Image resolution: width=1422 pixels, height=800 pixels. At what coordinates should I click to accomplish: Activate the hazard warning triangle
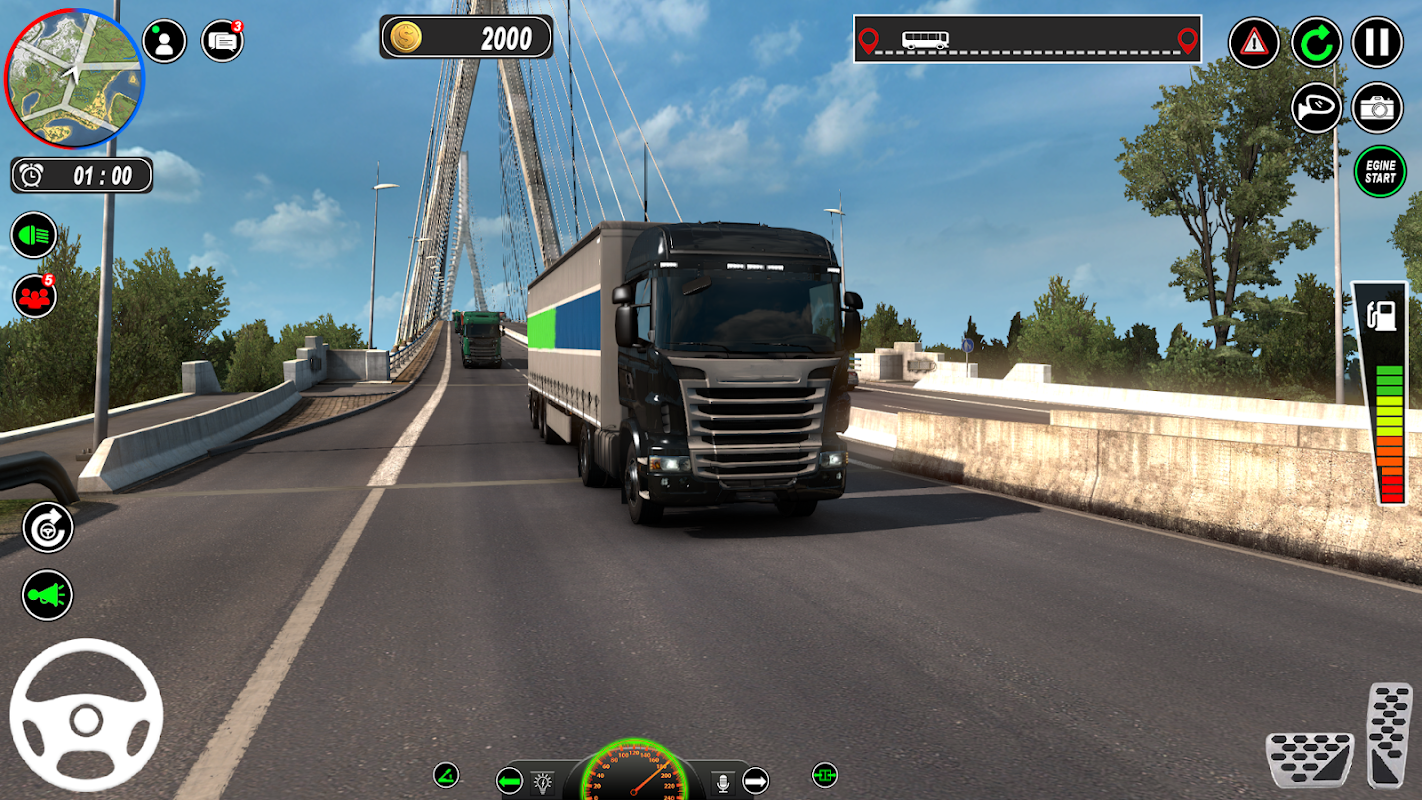tap(1254, 43)
